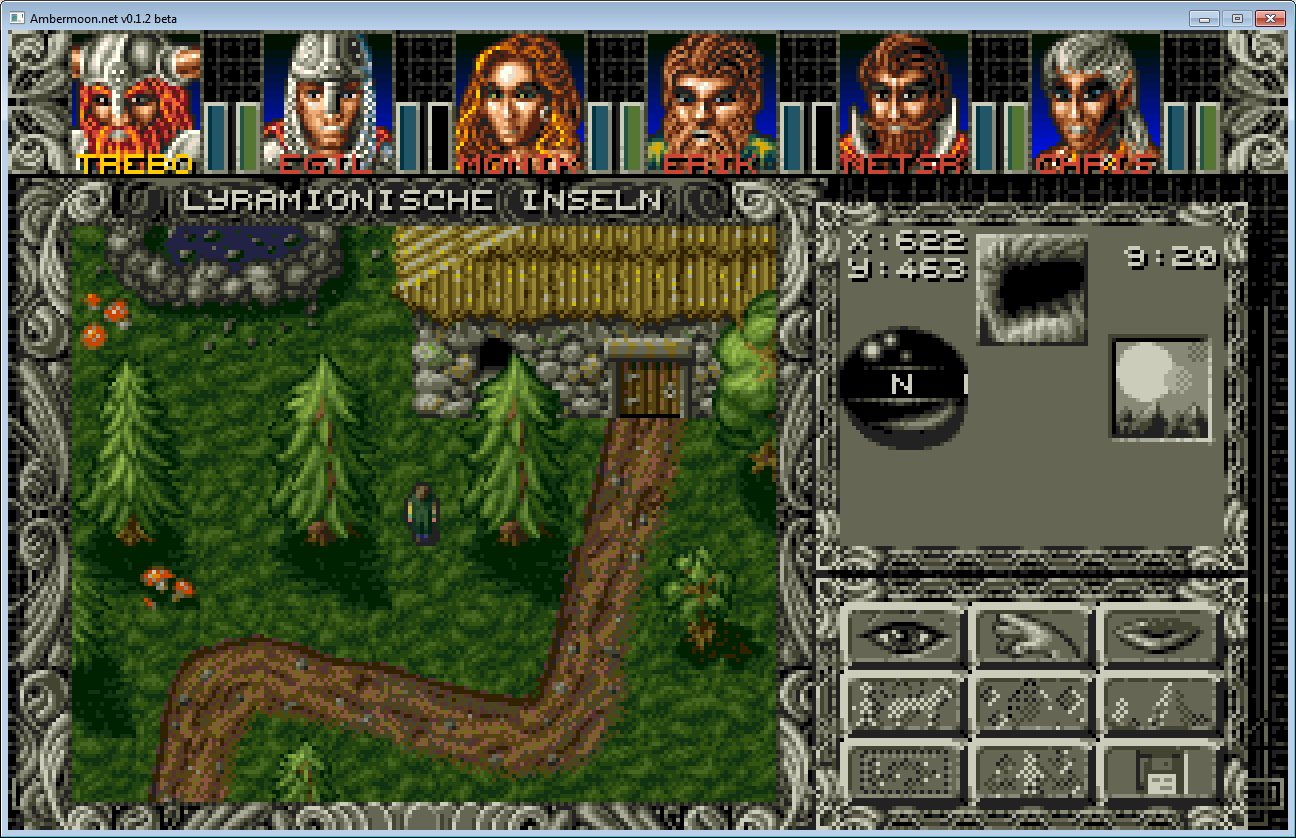Viewport: 1296px width, 838px height.
Task: Minimize the Ambermoon.net window
Action: (x=1205, y=18)
